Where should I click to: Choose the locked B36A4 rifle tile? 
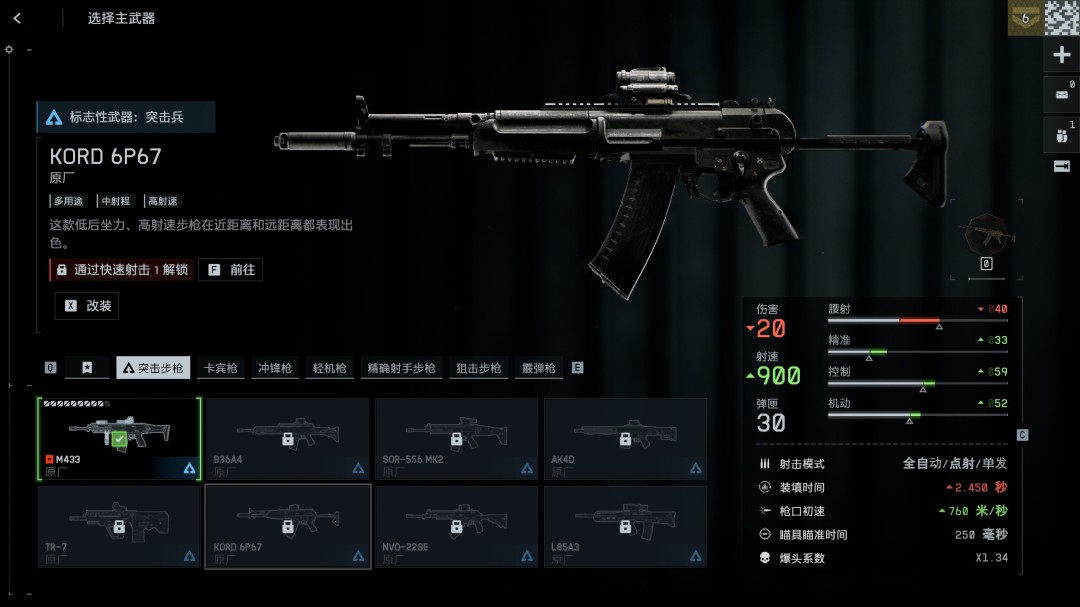coord(287,438)
